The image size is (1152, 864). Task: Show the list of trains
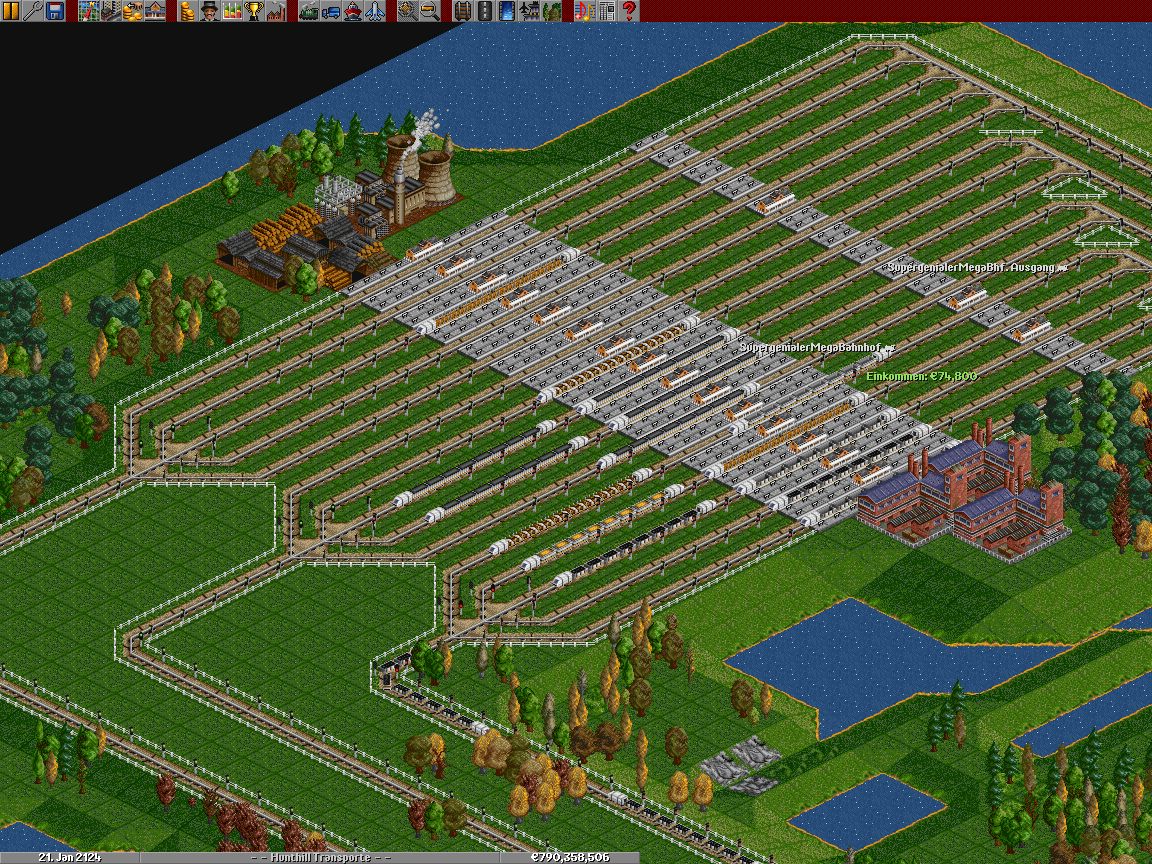[x=308, y=11]
